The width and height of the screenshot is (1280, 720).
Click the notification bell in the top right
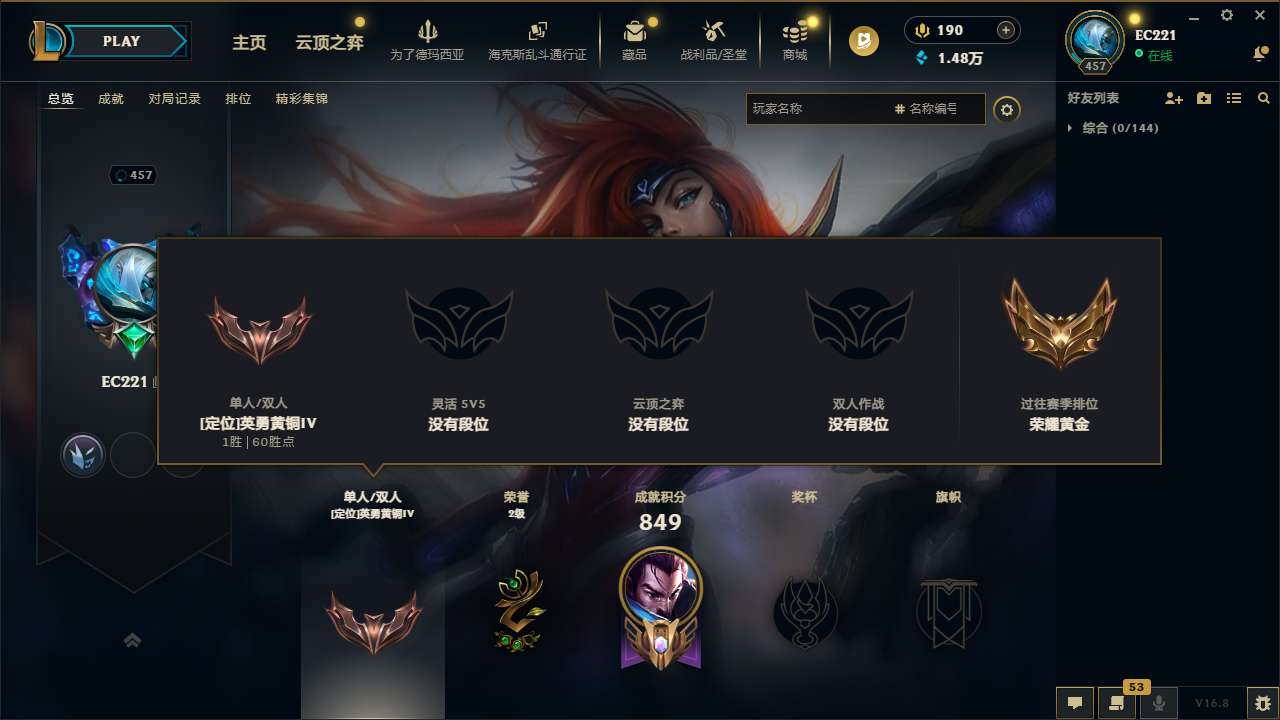click(x=1258, y=52)
